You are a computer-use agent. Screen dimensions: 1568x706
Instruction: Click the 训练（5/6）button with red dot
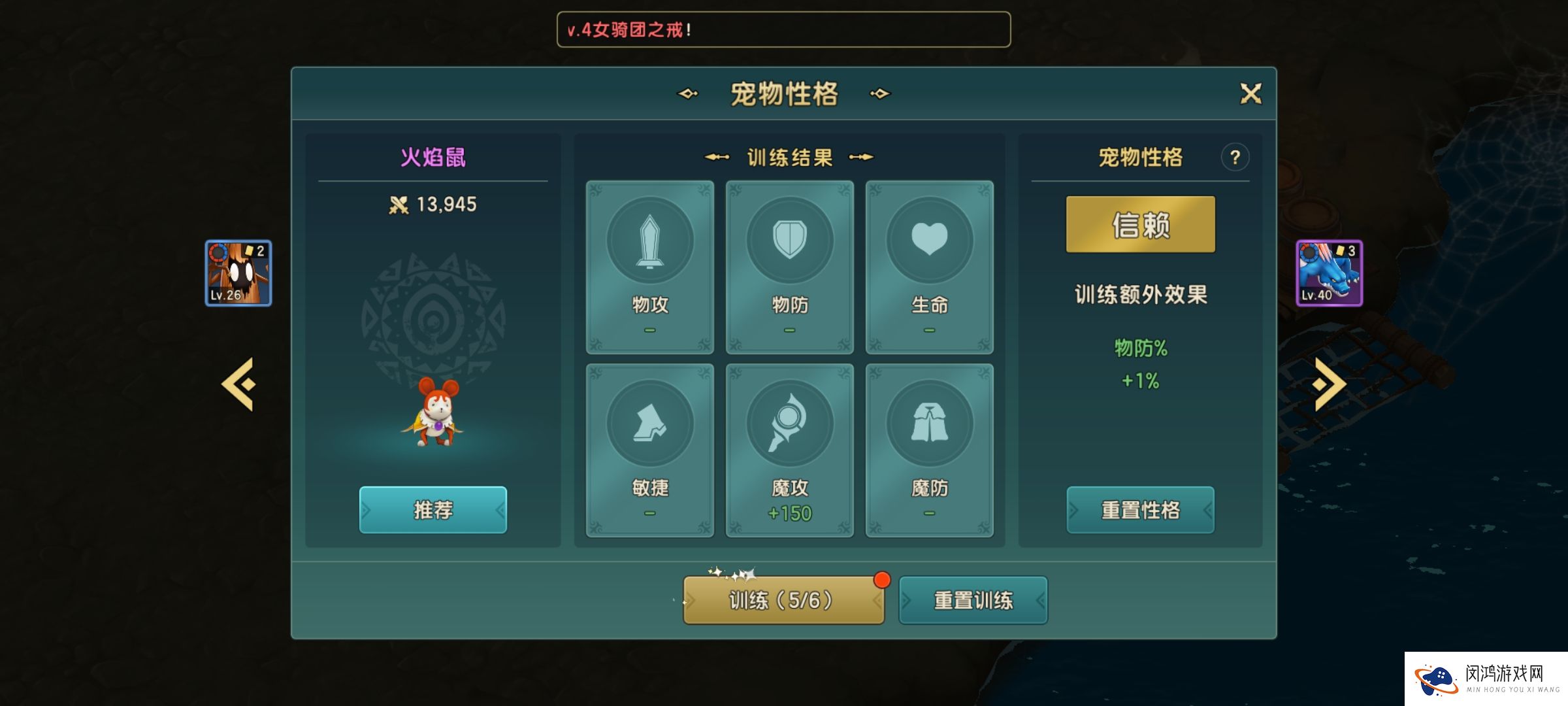tap(783, 599)
